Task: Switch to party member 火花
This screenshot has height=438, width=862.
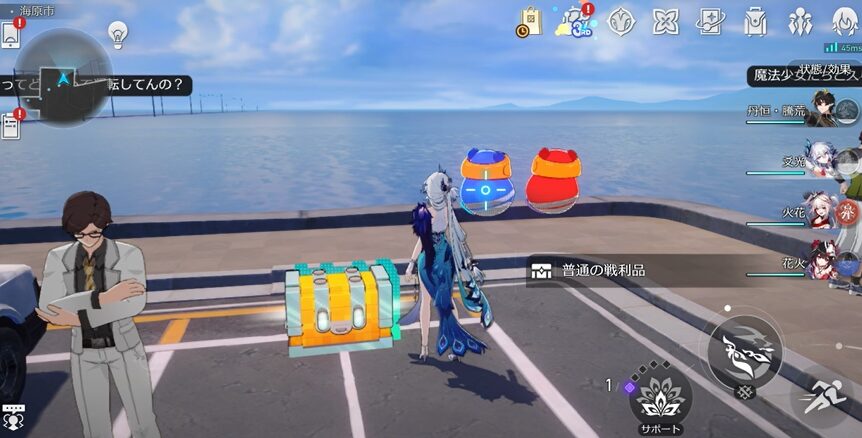Action: pos(821,212)
